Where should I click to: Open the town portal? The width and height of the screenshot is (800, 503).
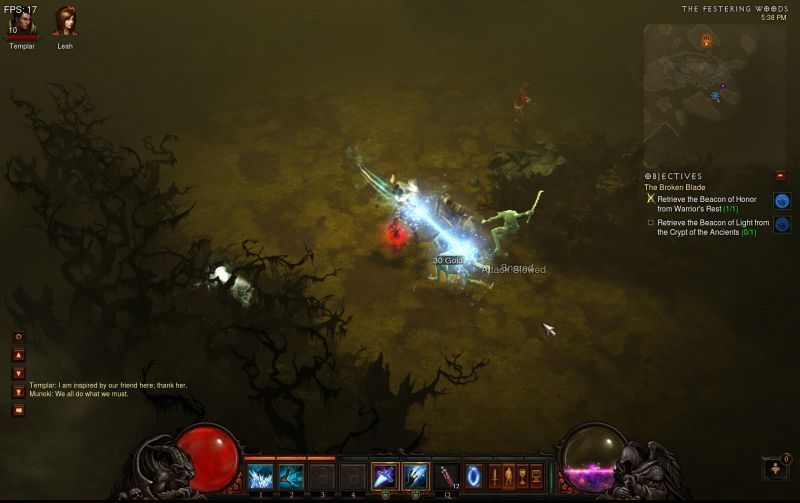(474, 475)
